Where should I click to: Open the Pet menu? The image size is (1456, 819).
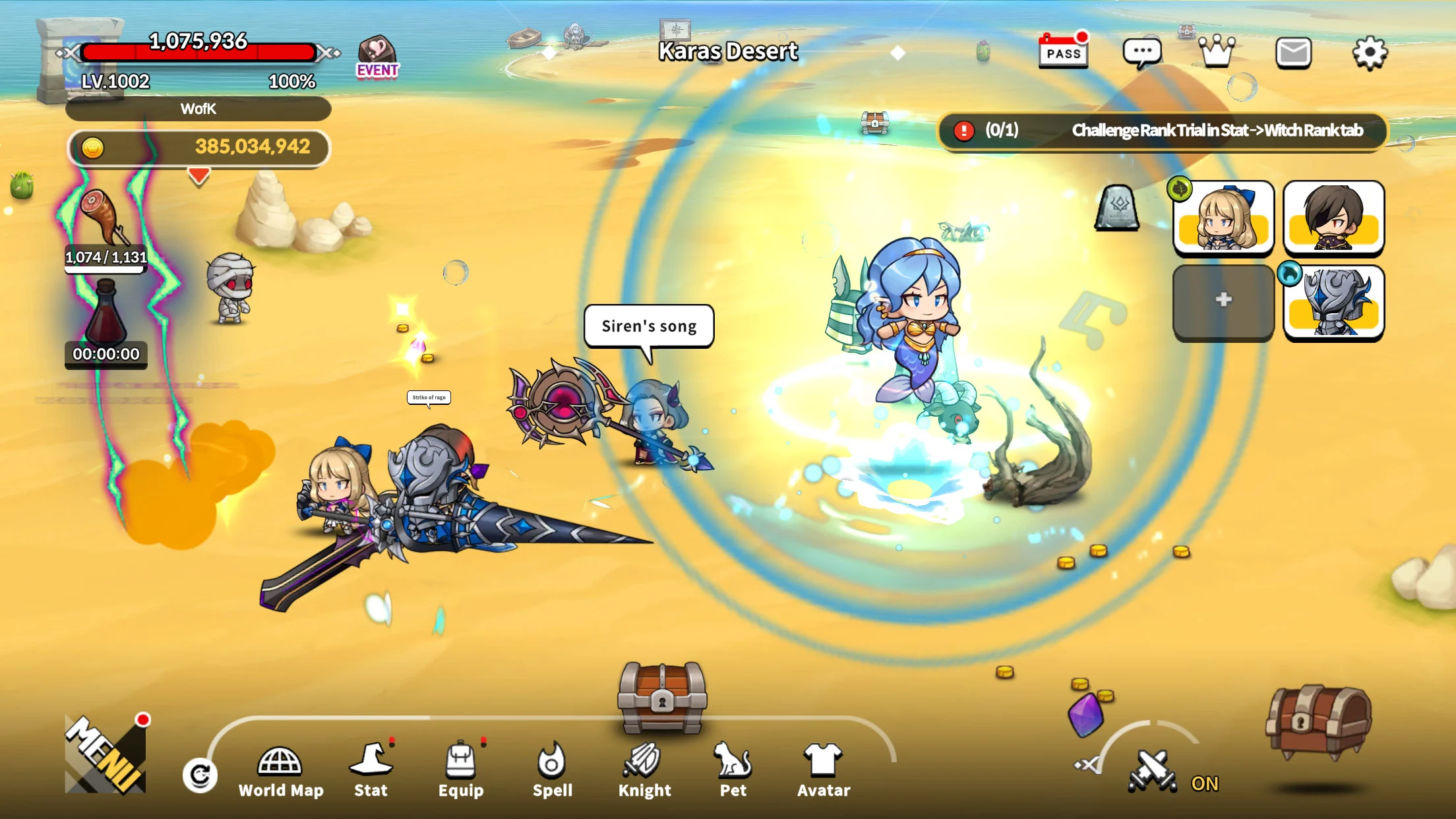[x=733, y=772]
